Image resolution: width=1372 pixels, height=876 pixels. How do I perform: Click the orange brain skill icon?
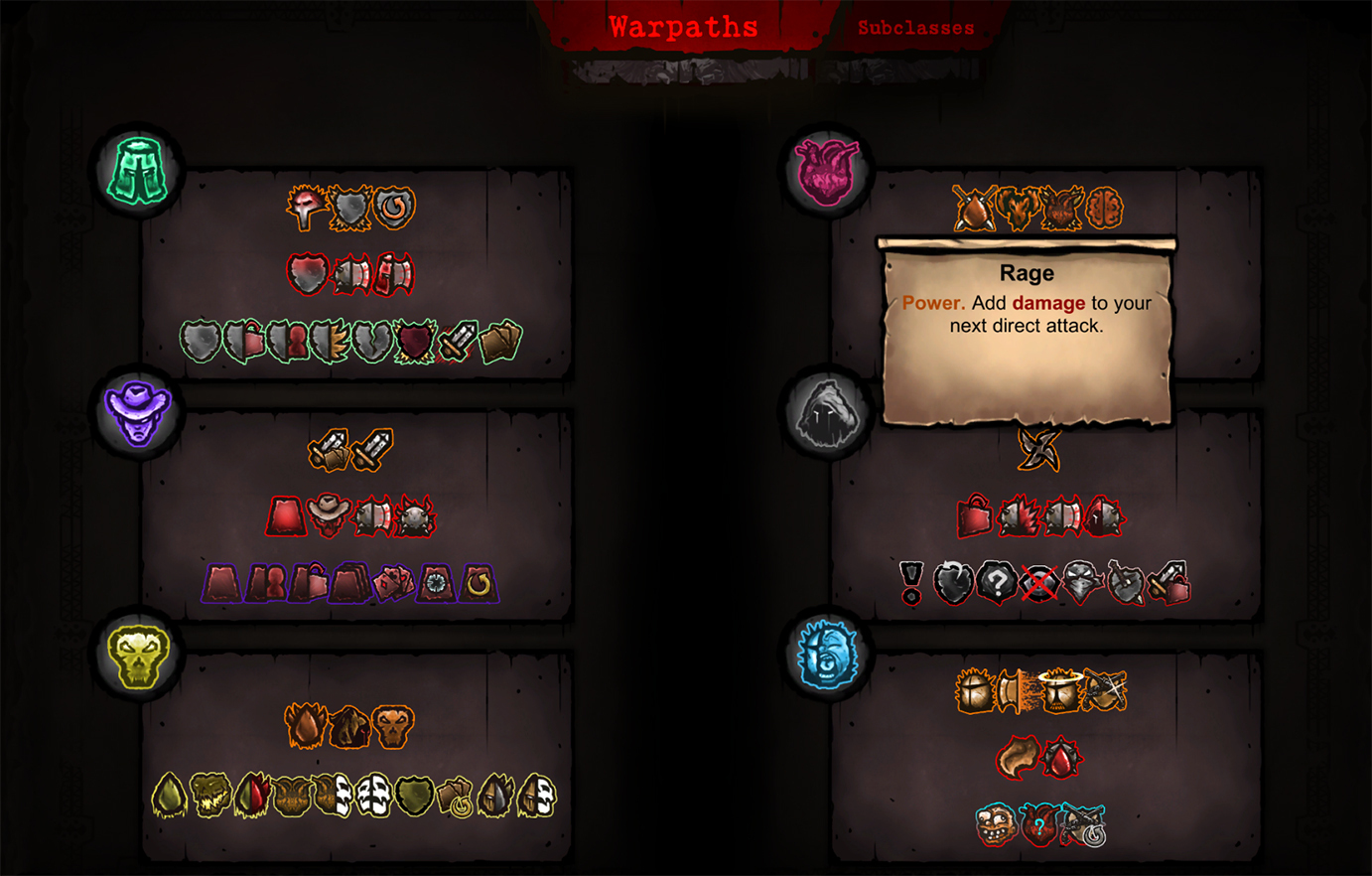click(1104, 209)
